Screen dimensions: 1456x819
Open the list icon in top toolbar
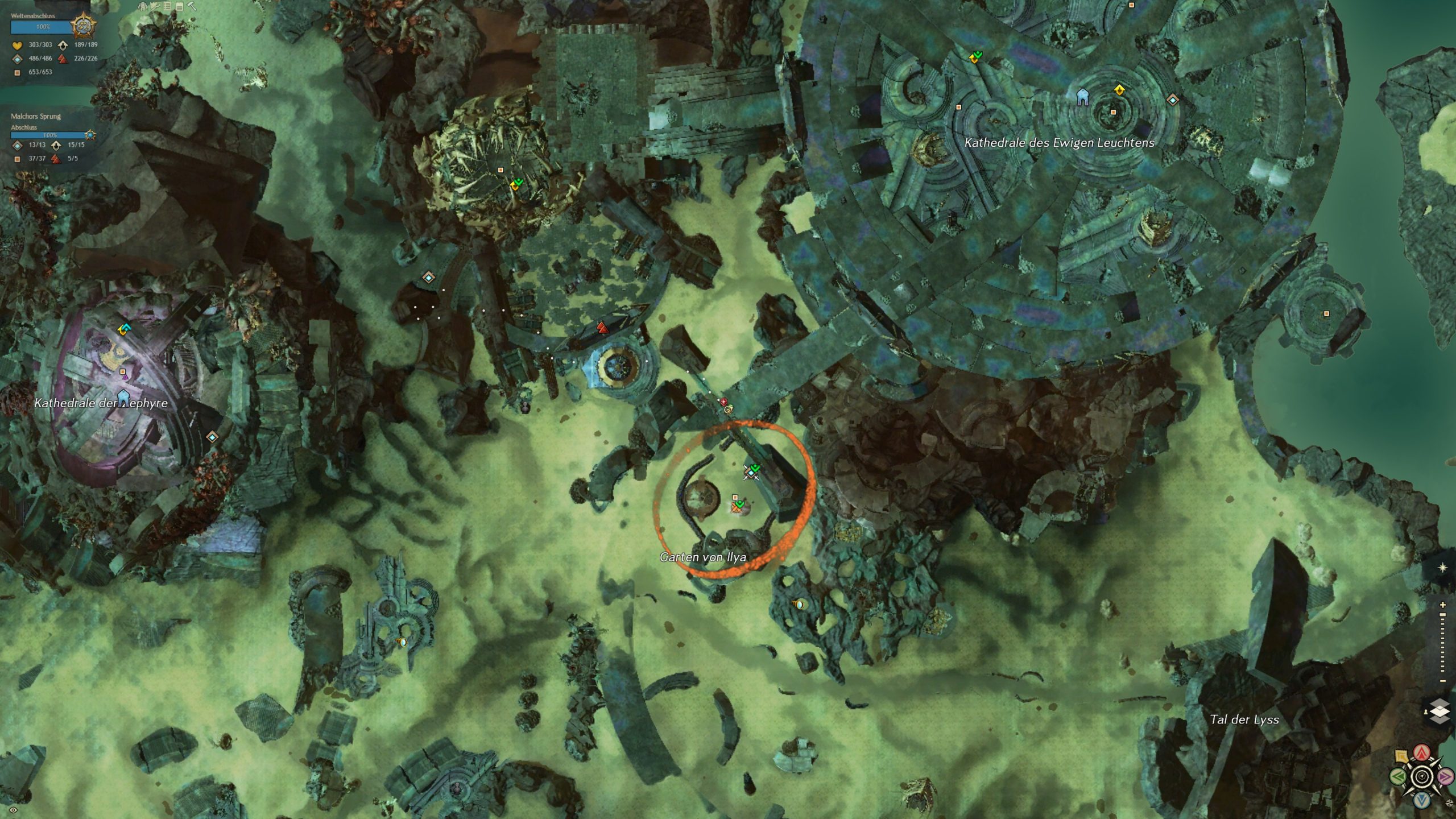pyautogui.click(x=167, y=6)
